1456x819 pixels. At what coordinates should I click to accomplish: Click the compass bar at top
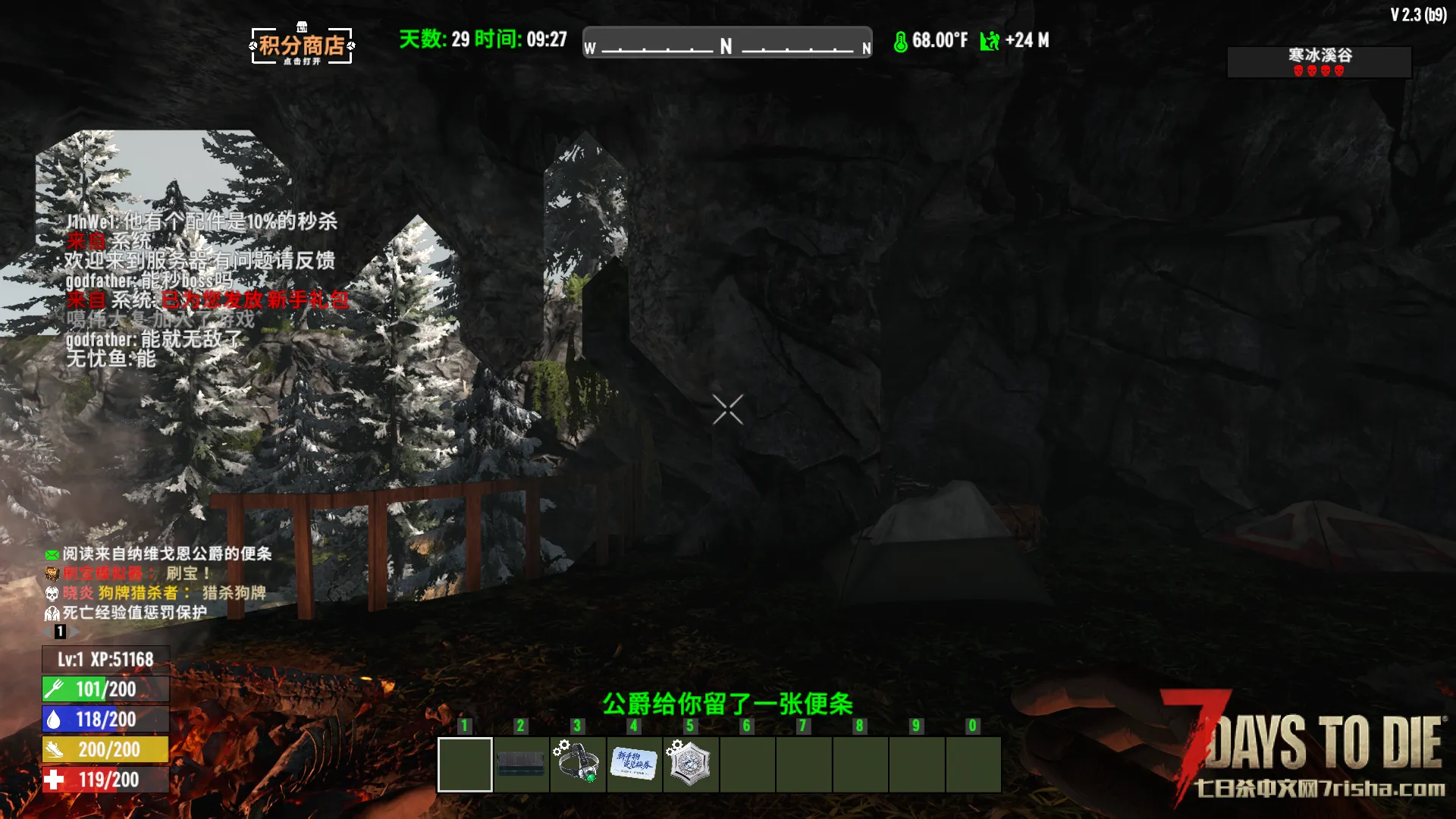click(x=726, y=42)
